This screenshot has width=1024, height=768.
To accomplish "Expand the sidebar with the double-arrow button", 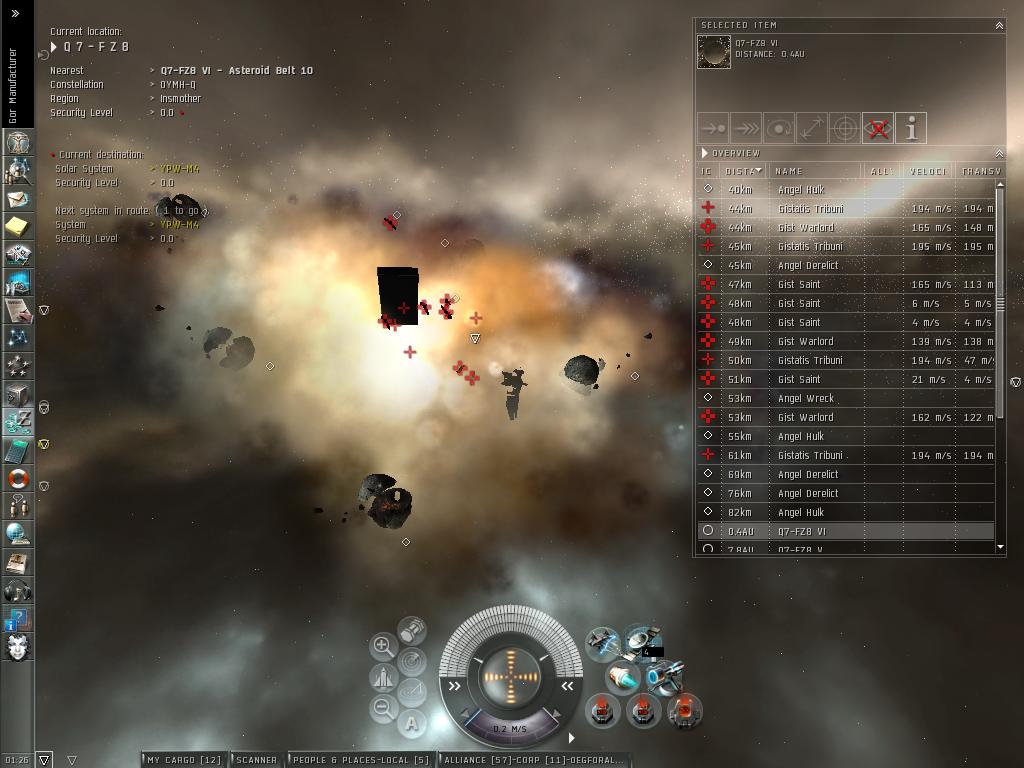I will tap(15, 14).
